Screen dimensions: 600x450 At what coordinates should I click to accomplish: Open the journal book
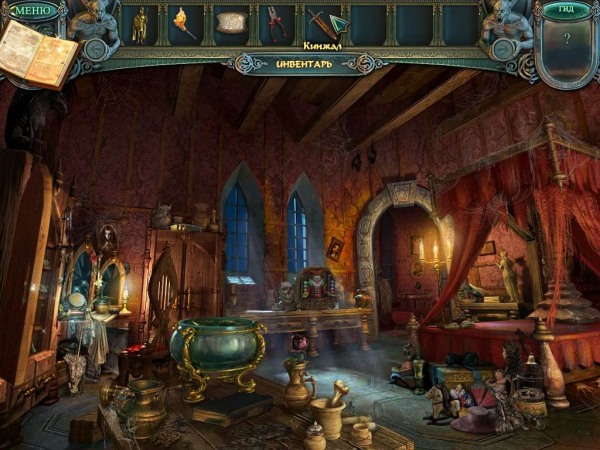pyautogui.click(x=37, y=54)
